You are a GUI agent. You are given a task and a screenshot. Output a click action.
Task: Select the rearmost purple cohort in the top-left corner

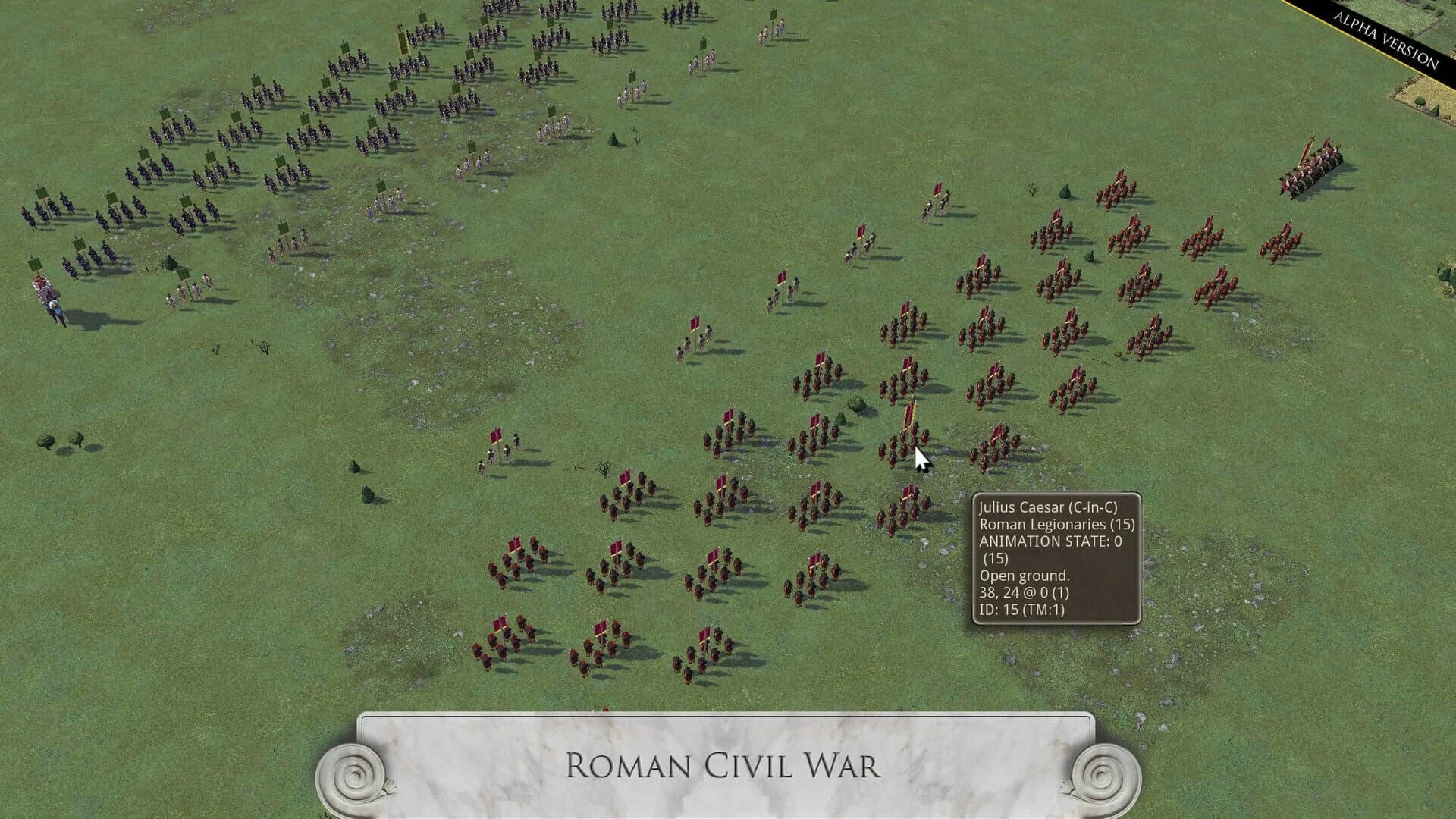click(x=42, y=212)
